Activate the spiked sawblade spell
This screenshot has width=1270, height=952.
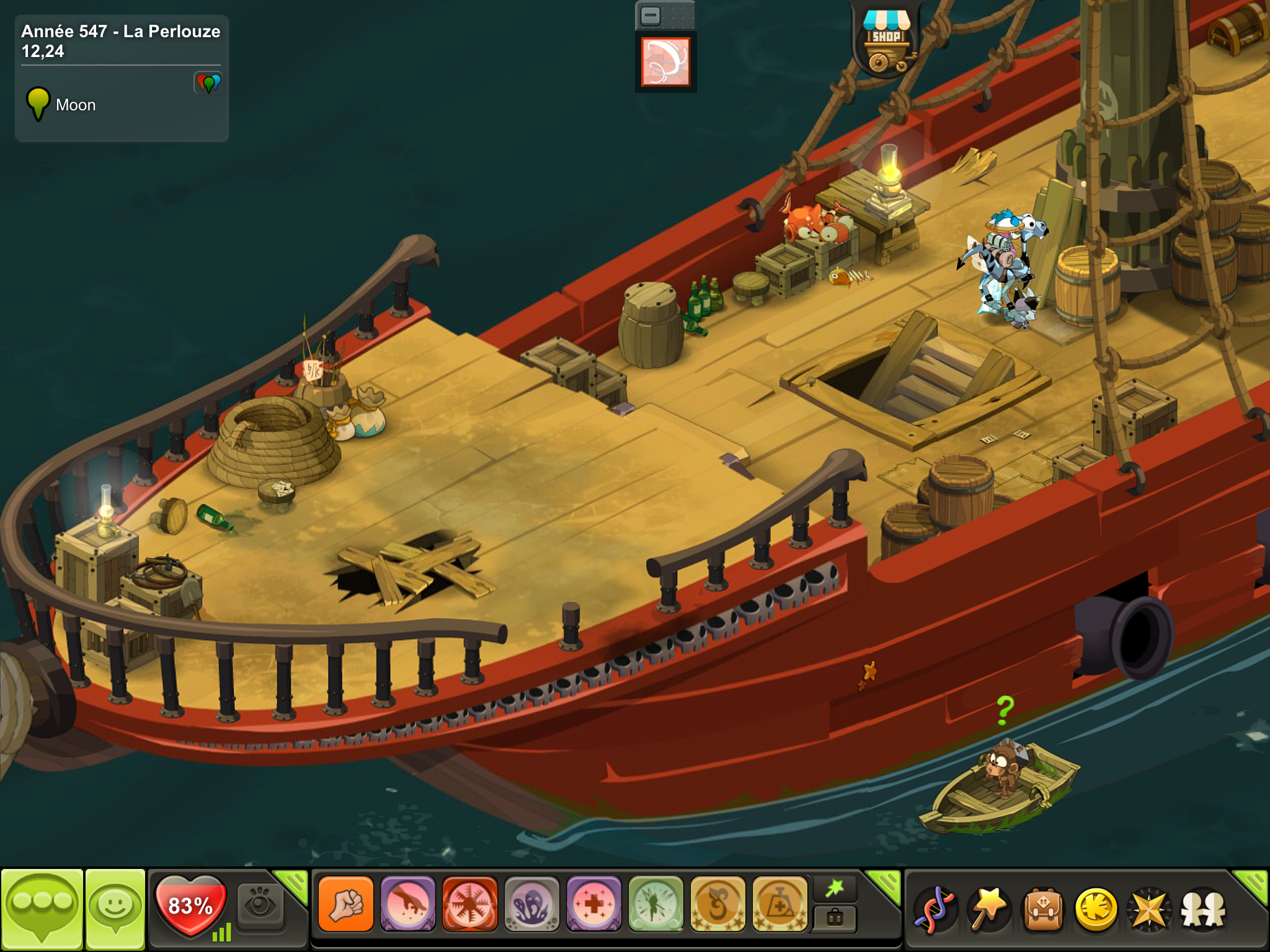click(x=470, y=904)
